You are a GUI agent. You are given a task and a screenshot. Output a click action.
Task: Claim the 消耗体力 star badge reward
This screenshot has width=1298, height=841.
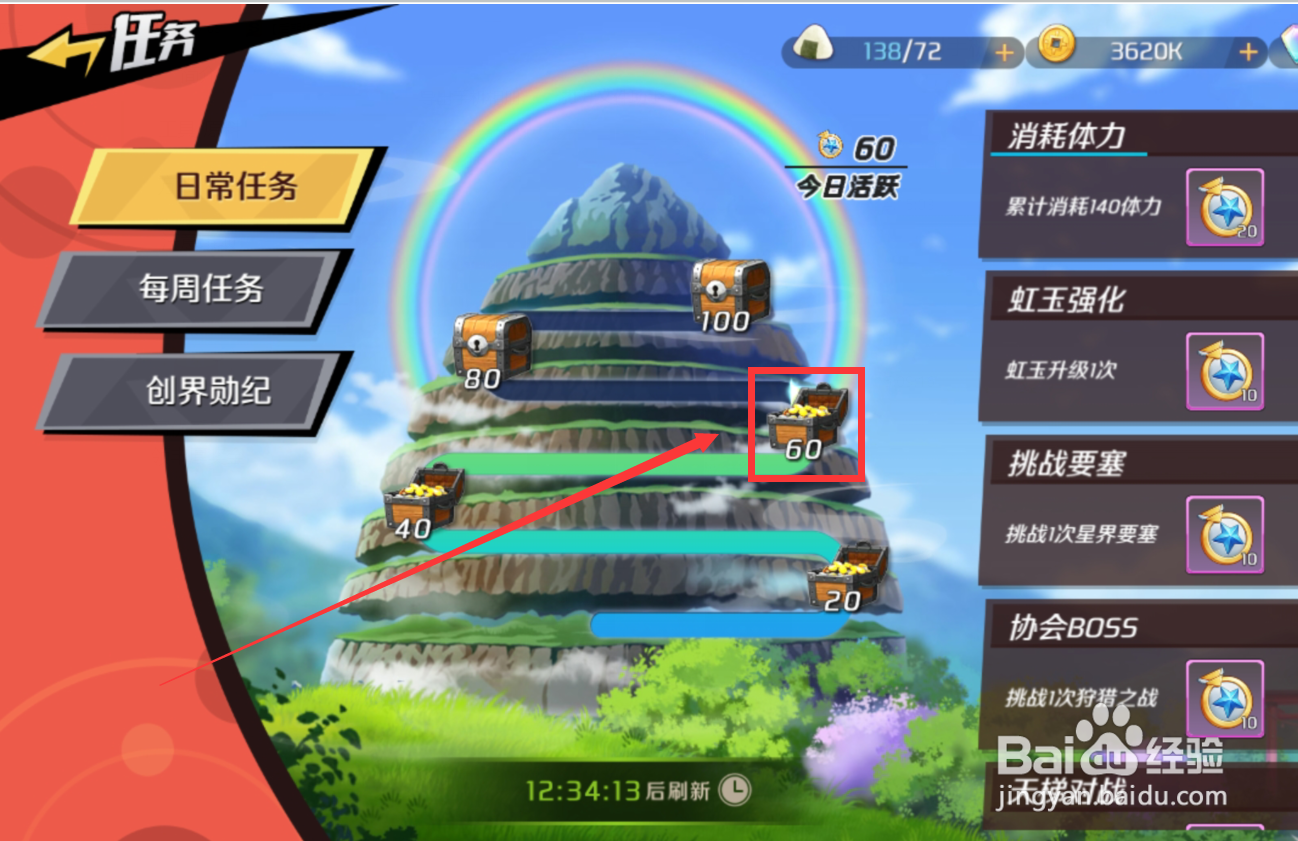[x=1227, y=208]
